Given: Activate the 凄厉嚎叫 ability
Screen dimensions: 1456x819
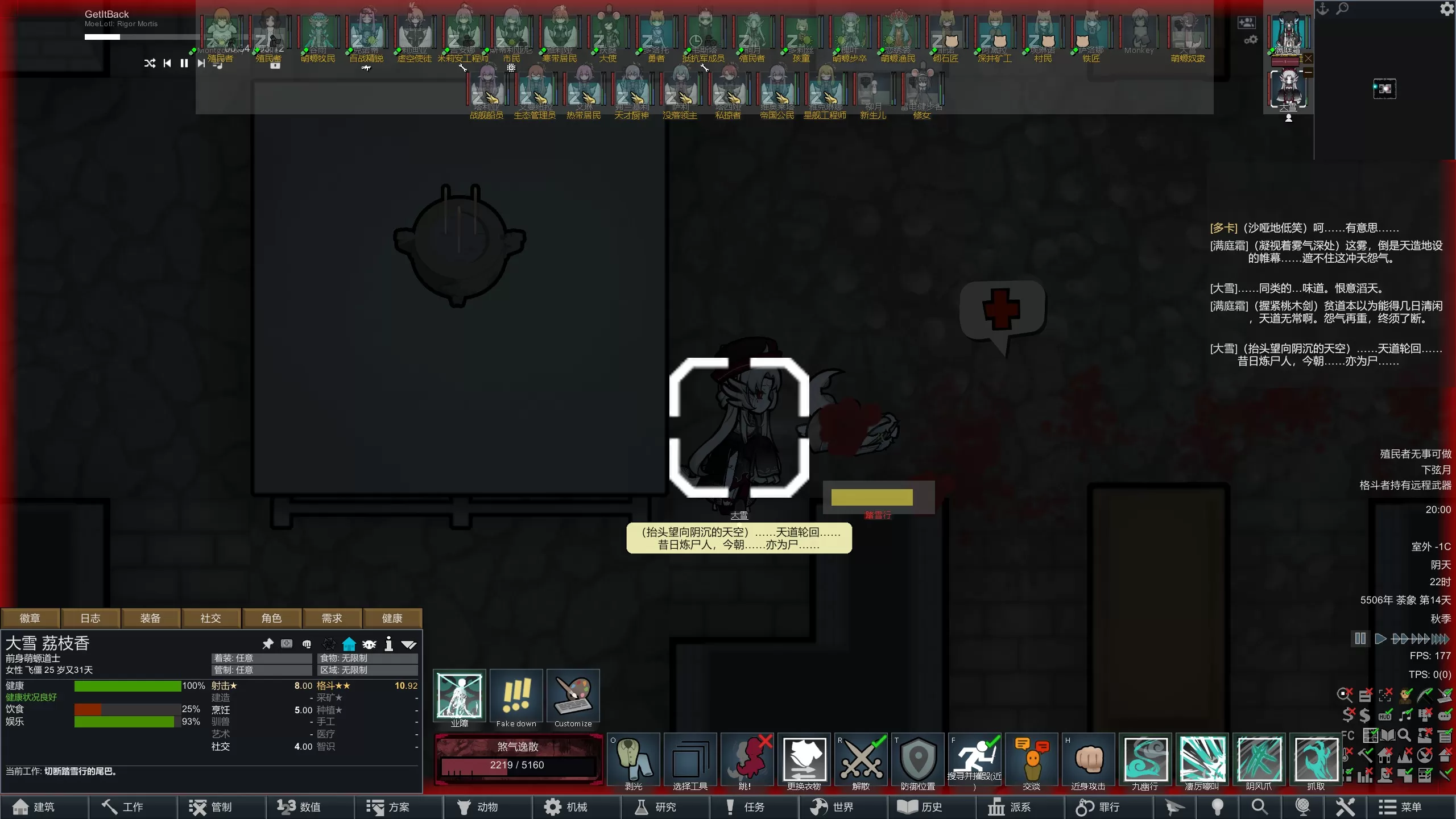Looking at the screenshot, I should (1202, 760).
